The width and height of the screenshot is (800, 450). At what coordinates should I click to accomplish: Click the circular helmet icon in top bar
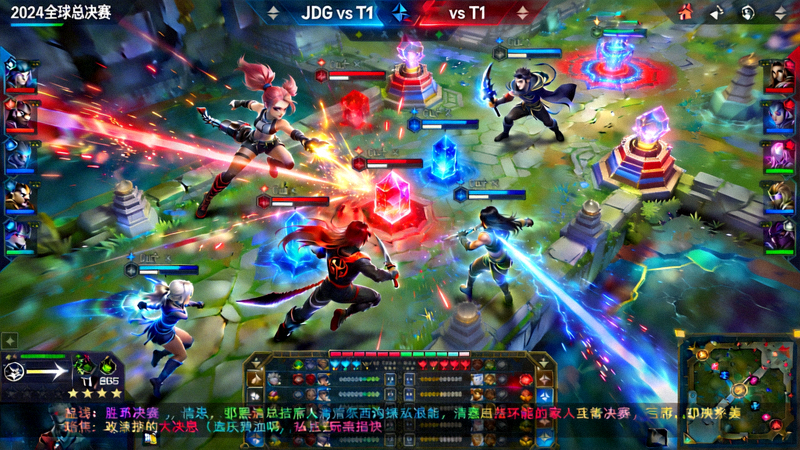(748, 13)
